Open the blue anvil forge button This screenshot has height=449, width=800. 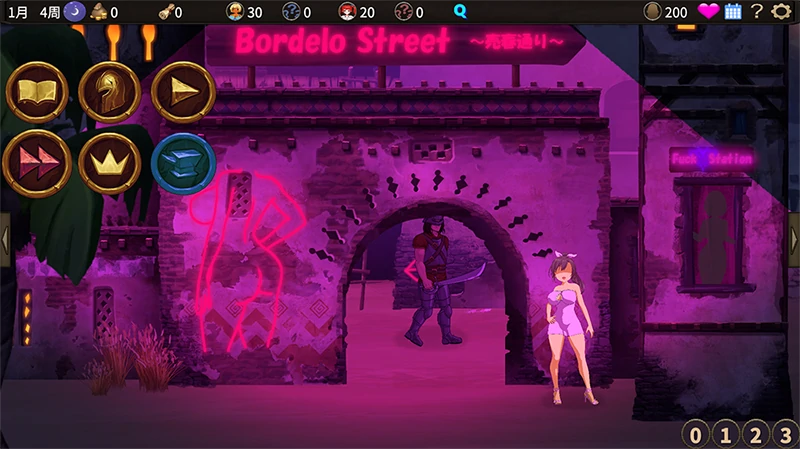pos(183,162)
